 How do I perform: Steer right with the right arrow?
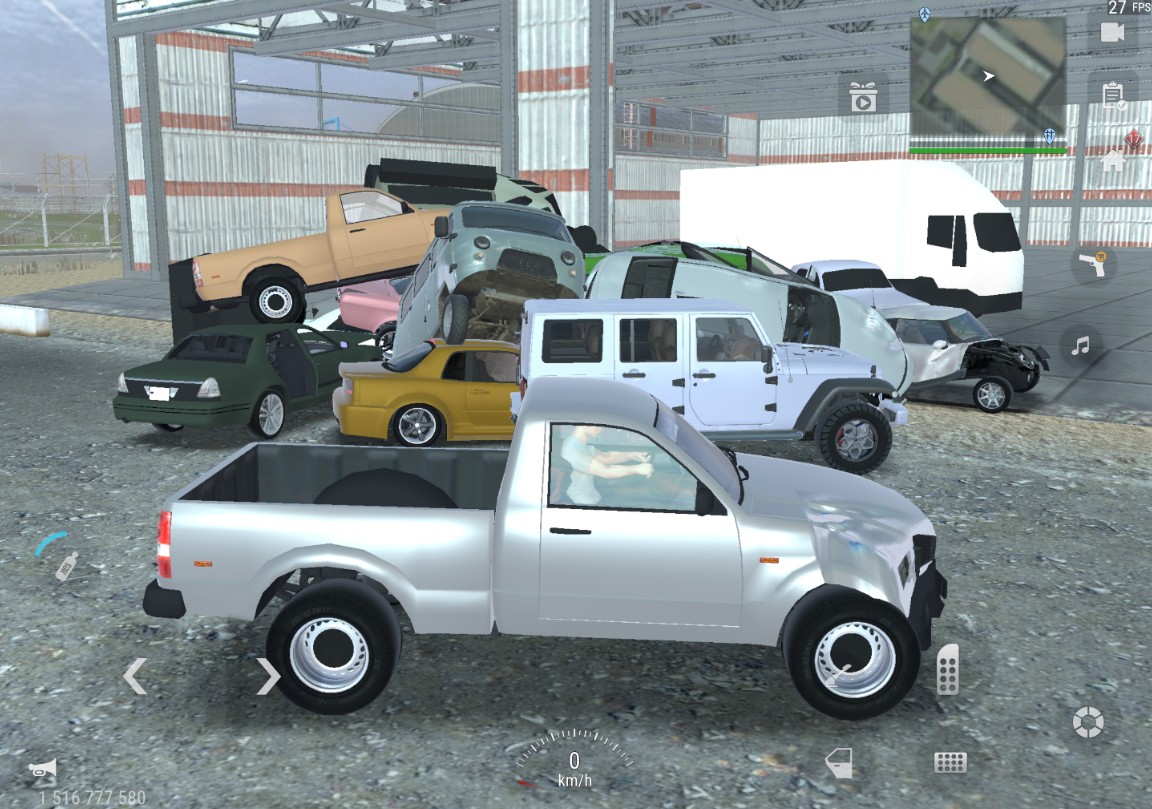pyautogui.click(x=268, y=676)
